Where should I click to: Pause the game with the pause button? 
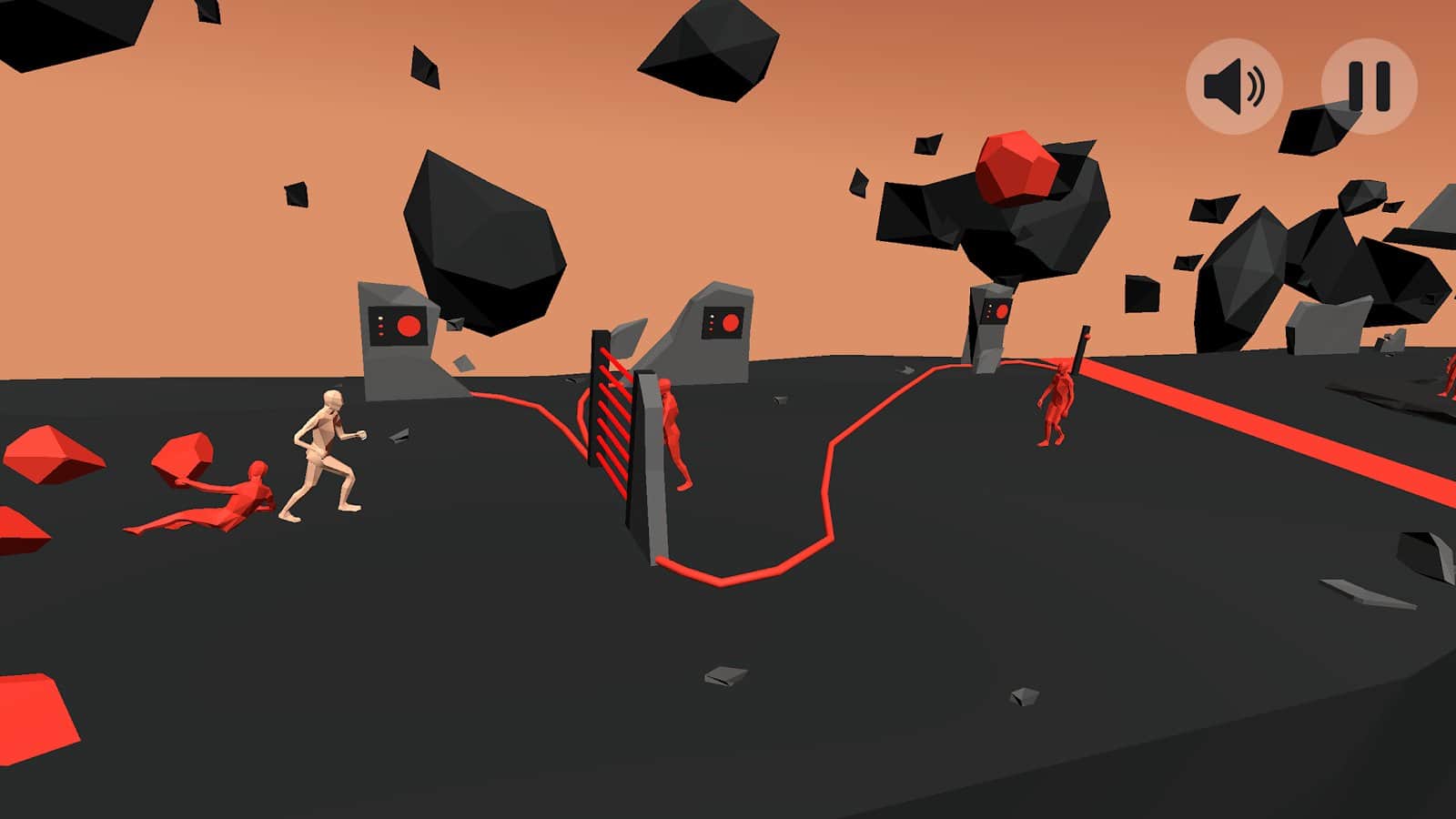coord(1369,86)
